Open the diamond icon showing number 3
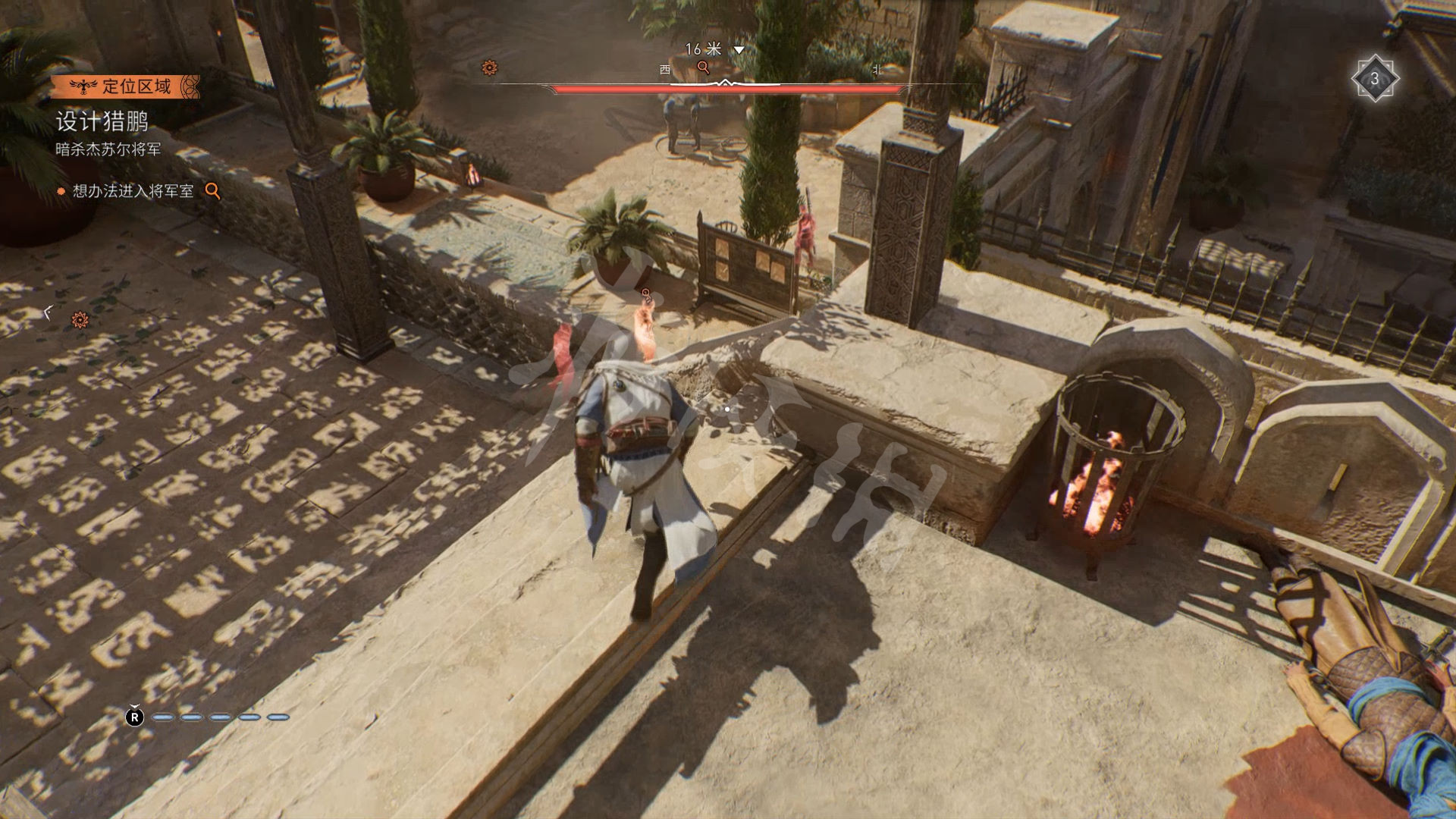Image resolution: width=1456 pixels, height=819 pixels. pyautogui.click(x=1374, y=79)
